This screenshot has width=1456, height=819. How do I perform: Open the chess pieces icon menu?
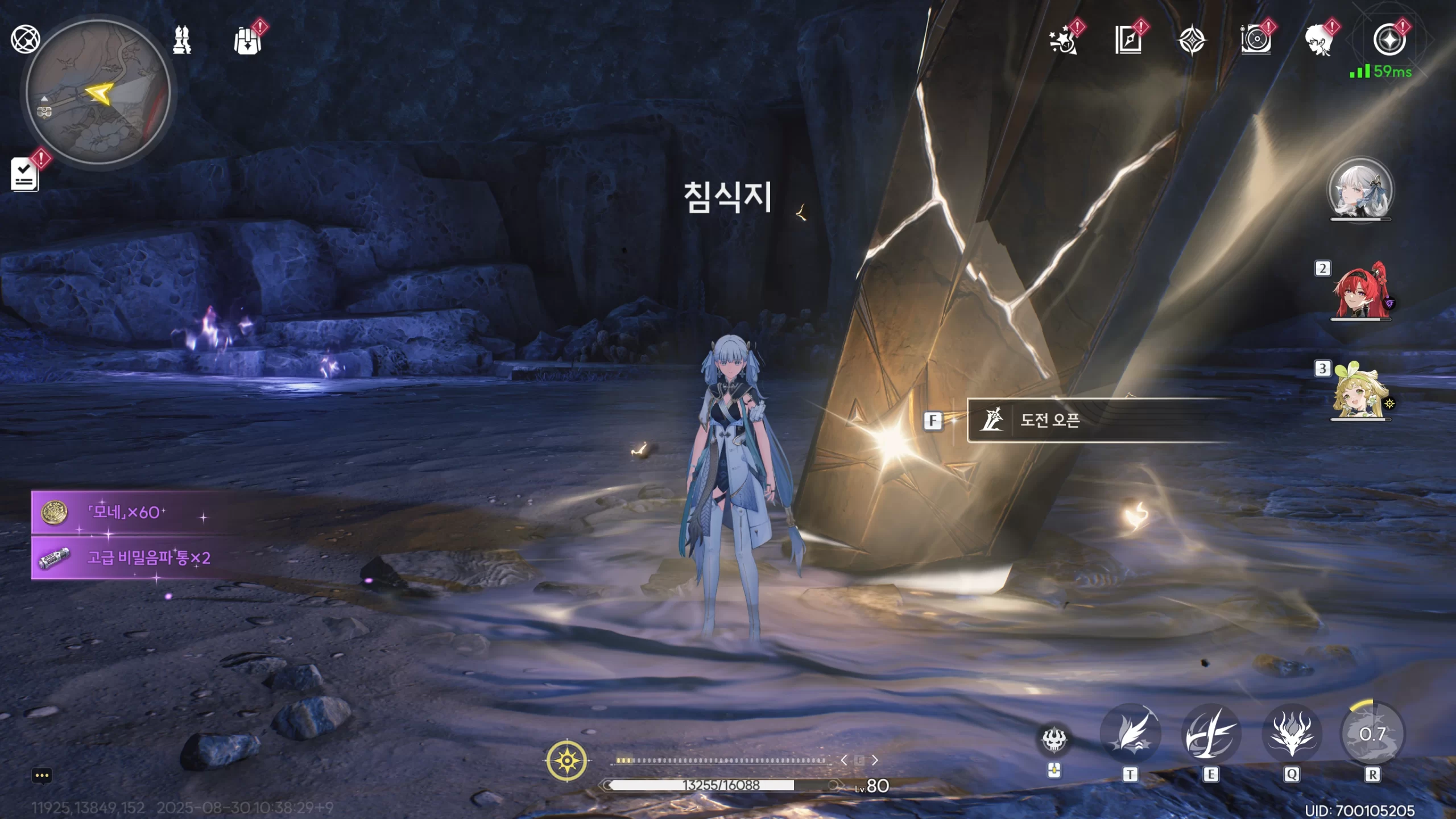pos(182,40)
